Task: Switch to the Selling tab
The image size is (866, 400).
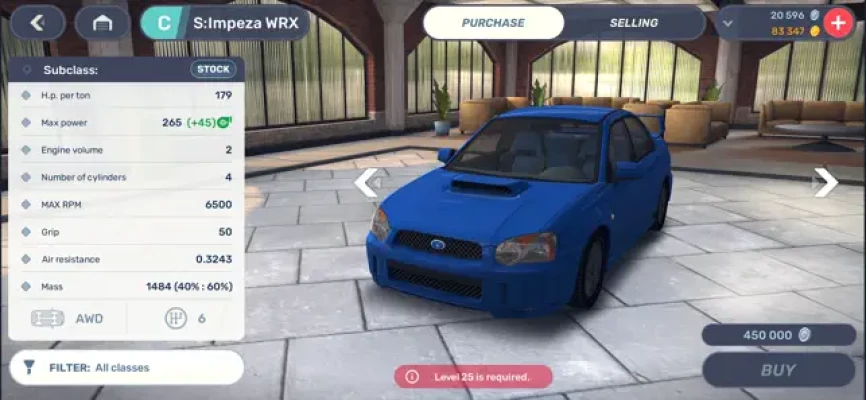Action: click(634, 22)
